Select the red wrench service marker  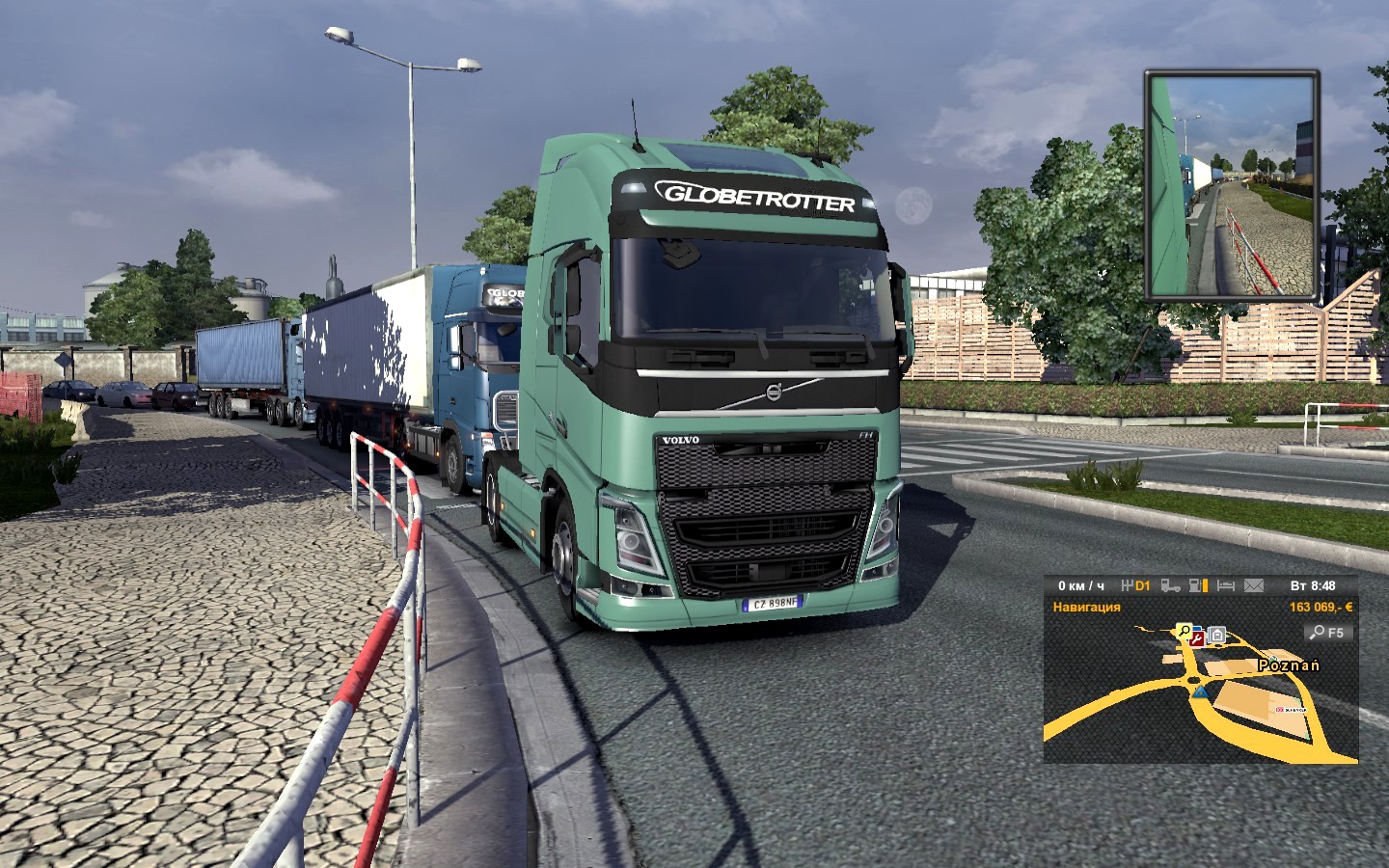pyautogui.click(x=1197, y=638)
